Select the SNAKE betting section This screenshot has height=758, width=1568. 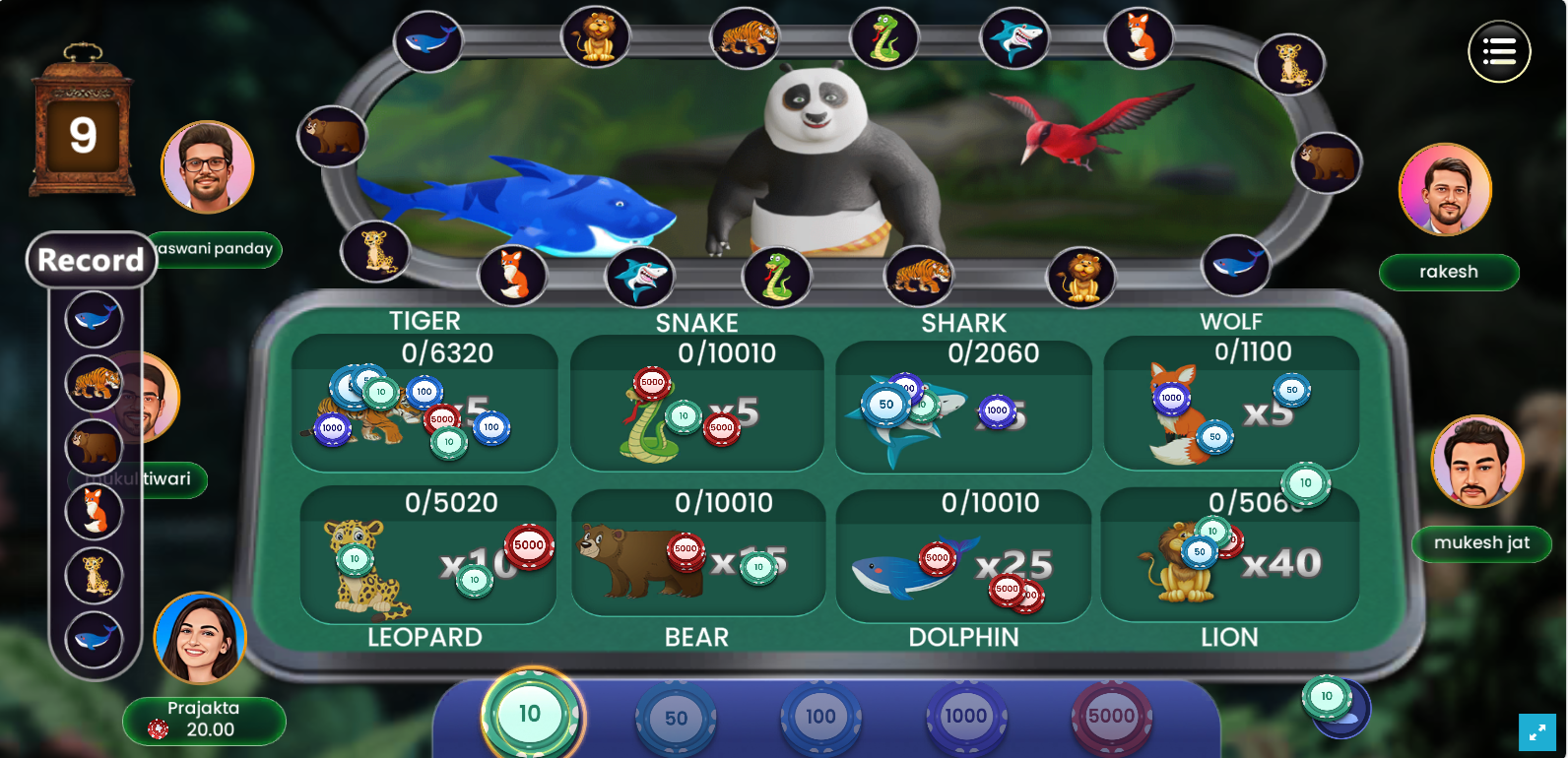[696, 409]
